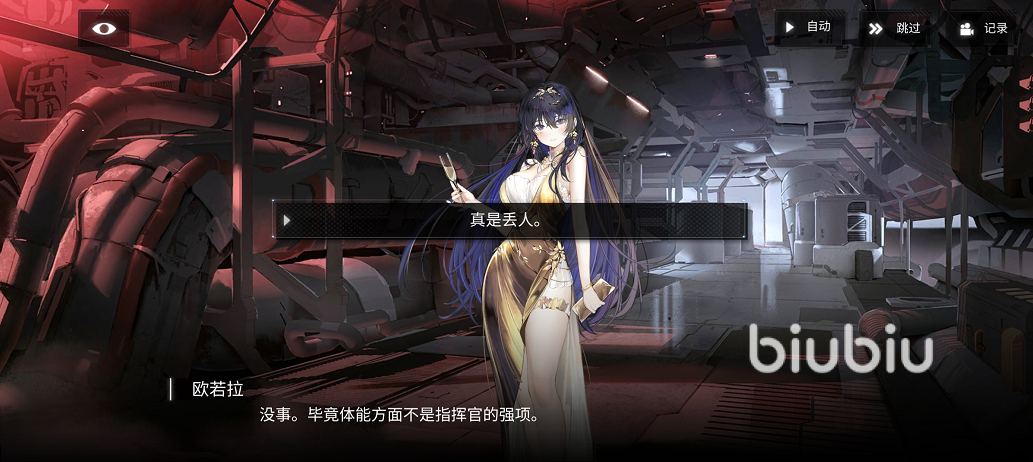Hide the dialogue UI with the eye icon
The width and height of the screenshot is (1033, 462).
104,28
